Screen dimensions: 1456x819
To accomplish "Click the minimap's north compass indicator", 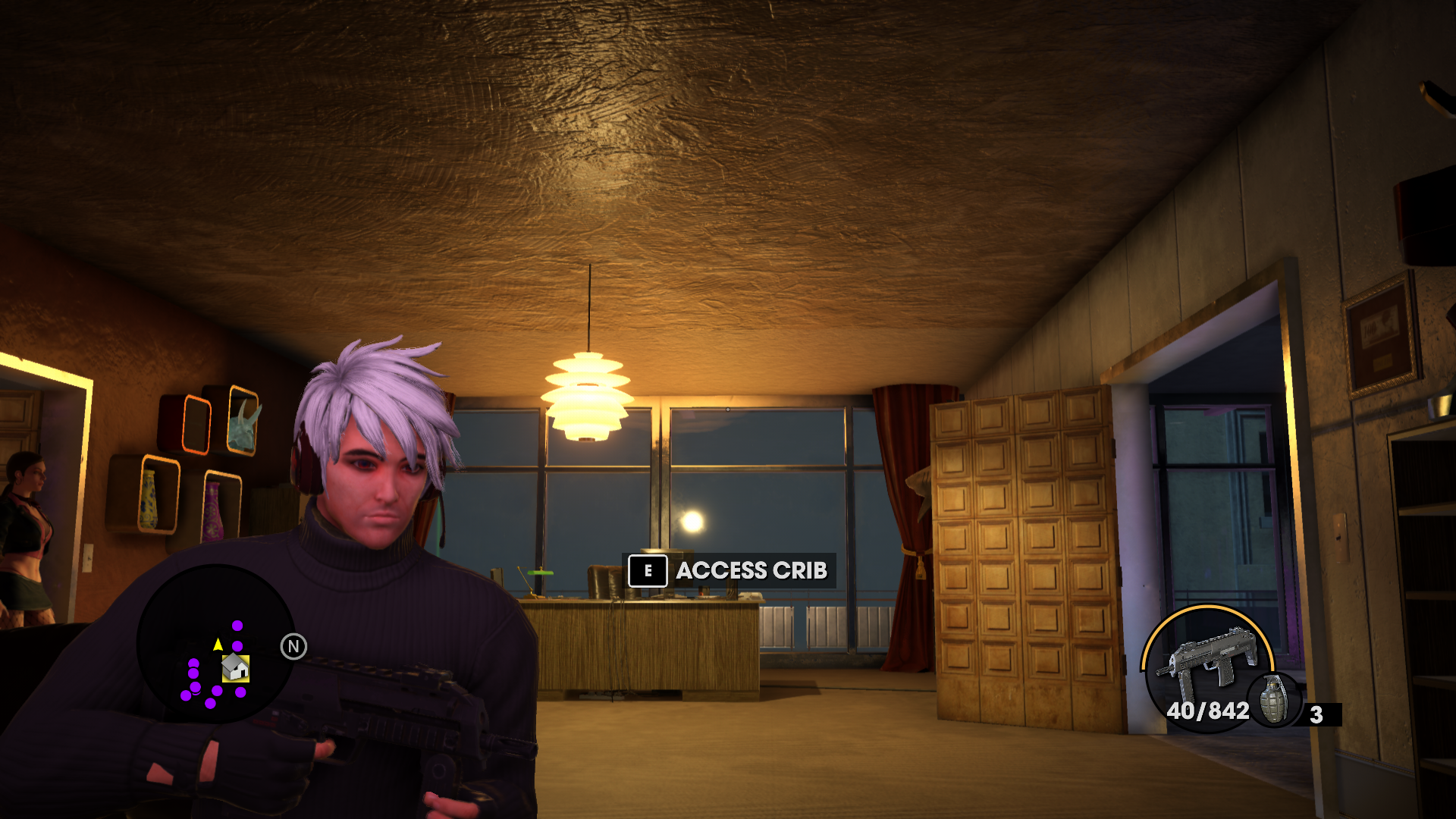I will 293,647.
